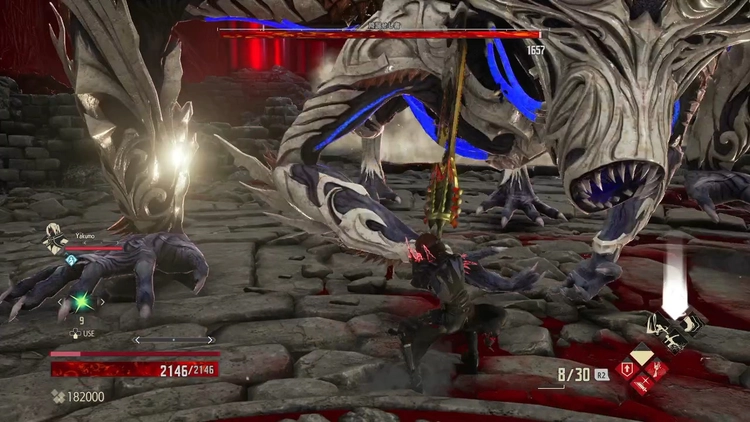Activate the red shield arrow gift
Screen dimensions: 750x422
[627, 369]
